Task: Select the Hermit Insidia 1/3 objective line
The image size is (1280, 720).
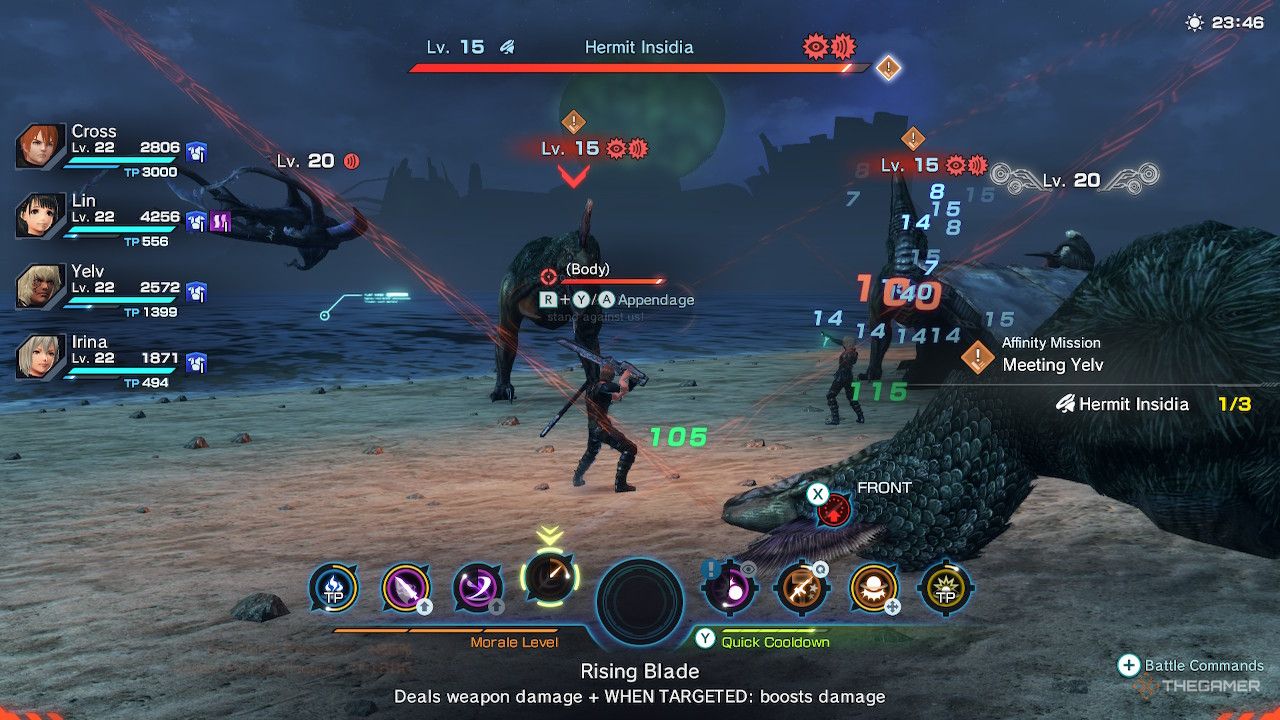Action: [x=1150, y=404]
